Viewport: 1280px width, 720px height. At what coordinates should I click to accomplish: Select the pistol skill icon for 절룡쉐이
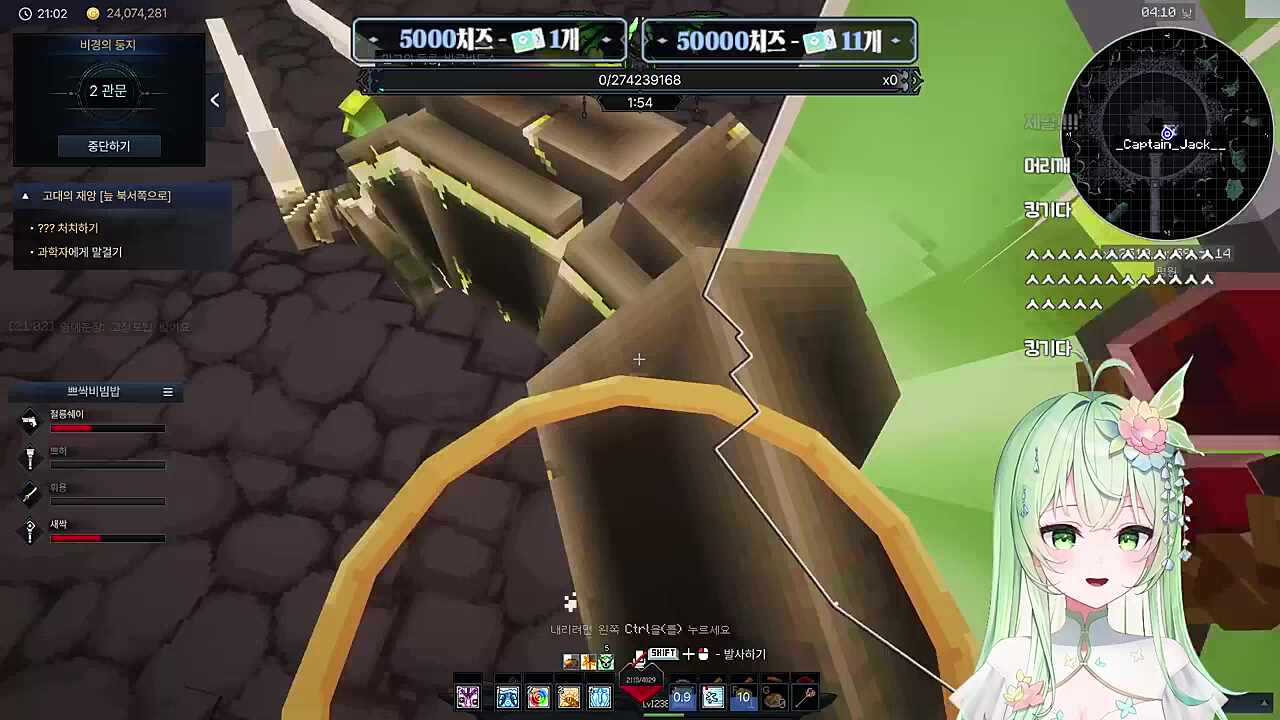tap(29, 420)
